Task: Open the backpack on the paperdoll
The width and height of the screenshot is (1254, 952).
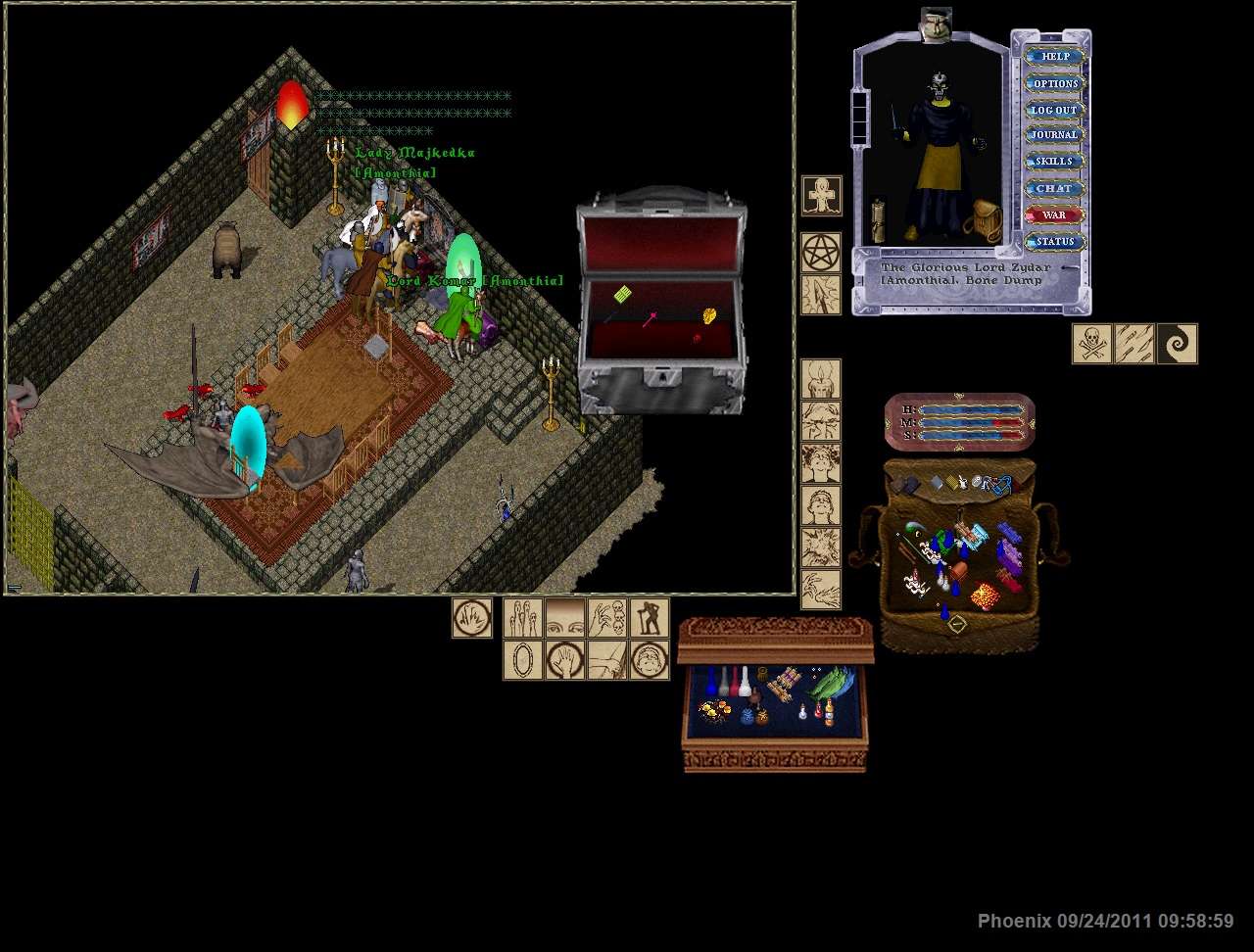Action: [x=983, y=221]
